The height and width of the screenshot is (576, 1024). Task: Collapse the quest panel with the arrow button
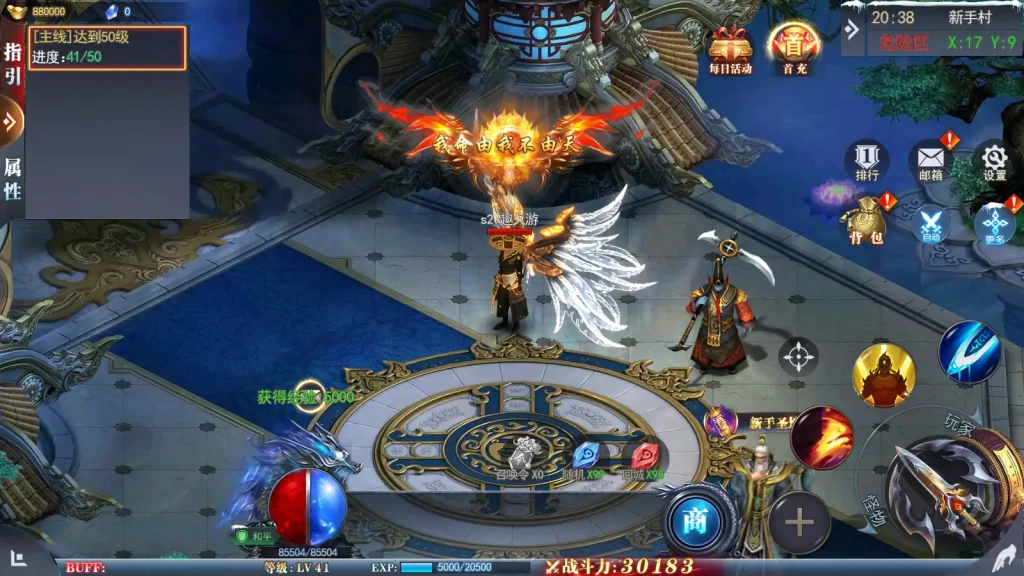click(12, 122)
